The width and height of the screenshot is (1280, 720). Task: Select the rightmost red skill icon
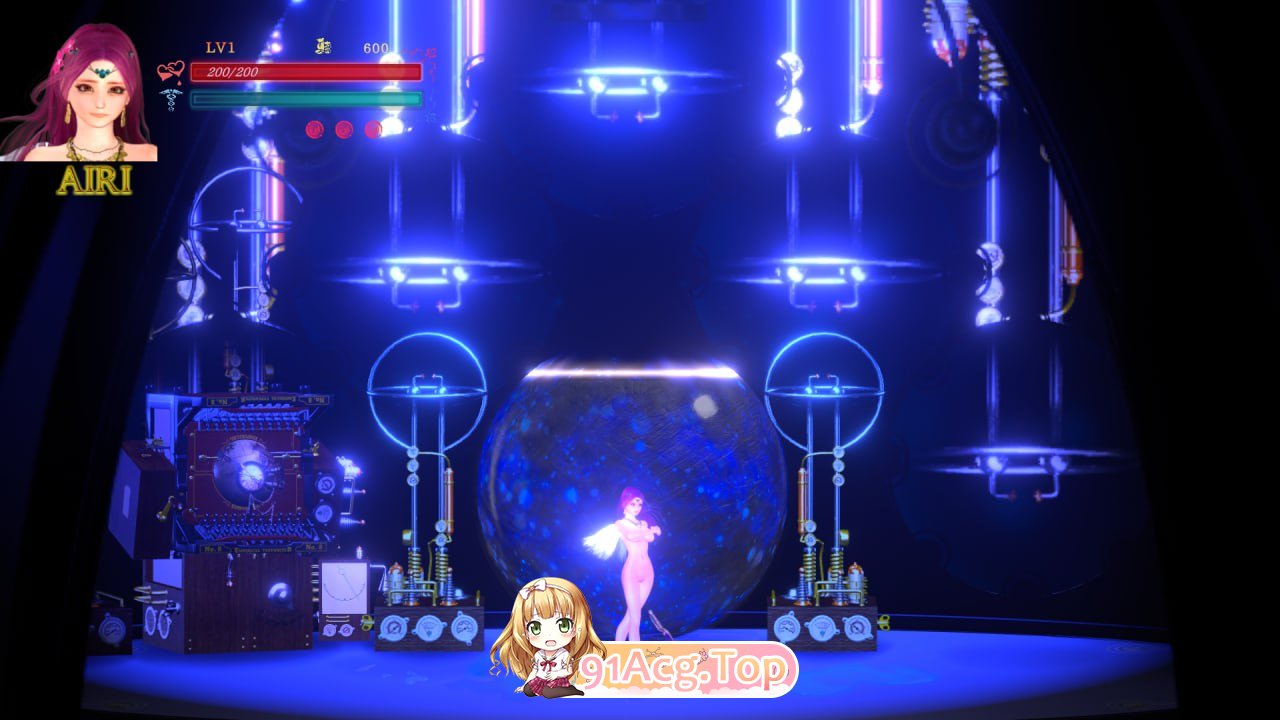pyautogui.click(x=373, y=130)
